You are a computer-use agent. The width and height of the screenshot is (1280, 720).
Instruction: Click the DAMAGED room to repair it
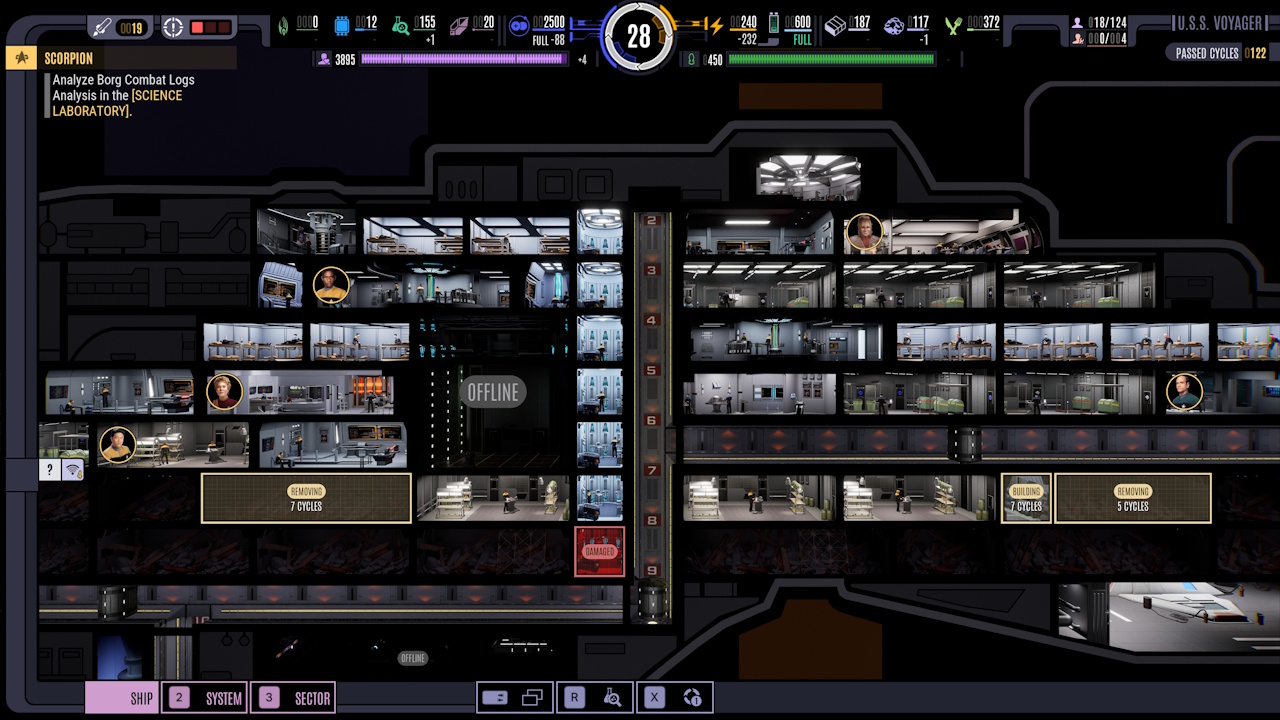(599, 551)
